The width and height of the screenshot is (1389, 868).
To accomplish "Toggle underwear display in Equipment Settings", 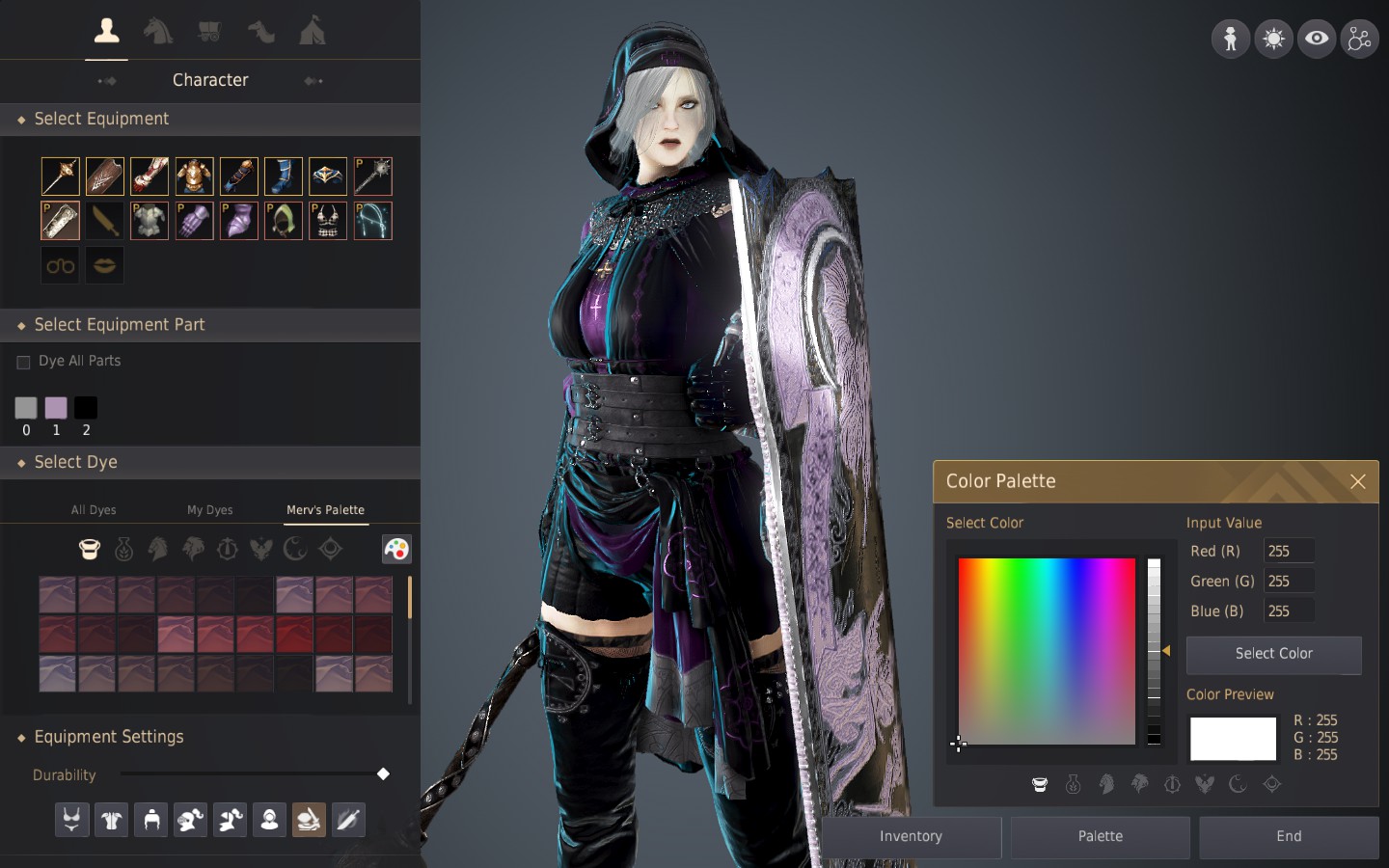I will [71, 820].
